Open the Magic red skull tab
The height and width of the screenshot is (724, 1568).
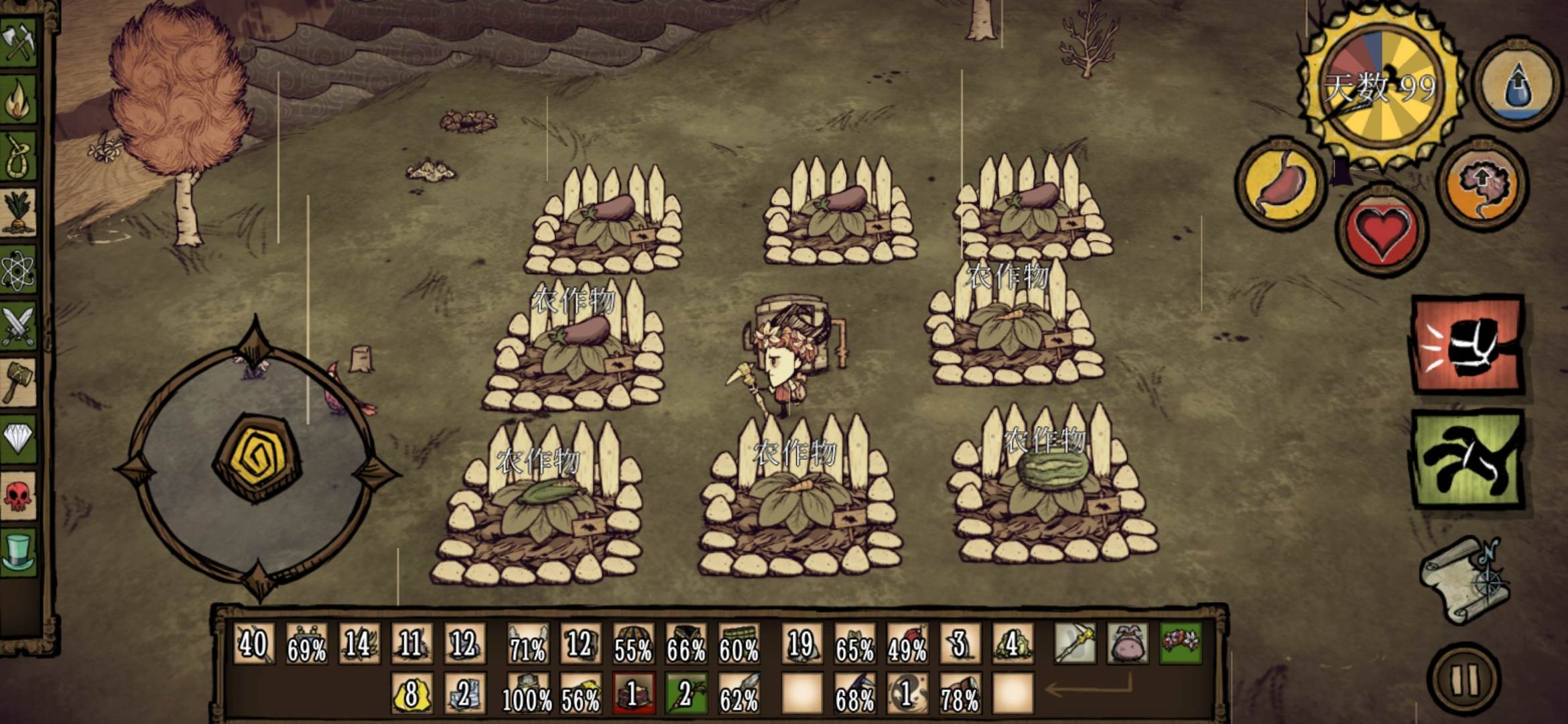[x=18, y=496]
